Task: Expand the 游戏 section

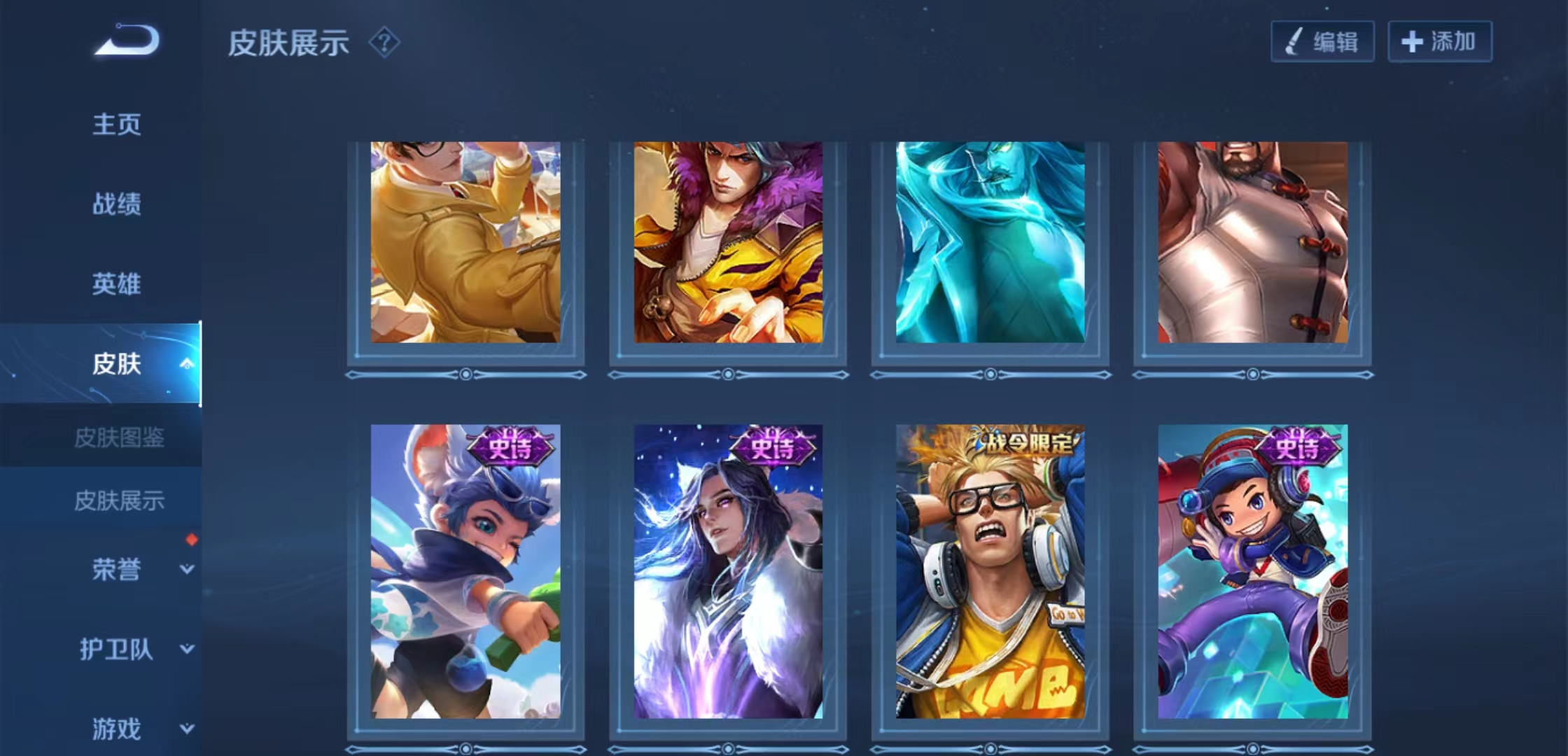Action: coord(186,729)
